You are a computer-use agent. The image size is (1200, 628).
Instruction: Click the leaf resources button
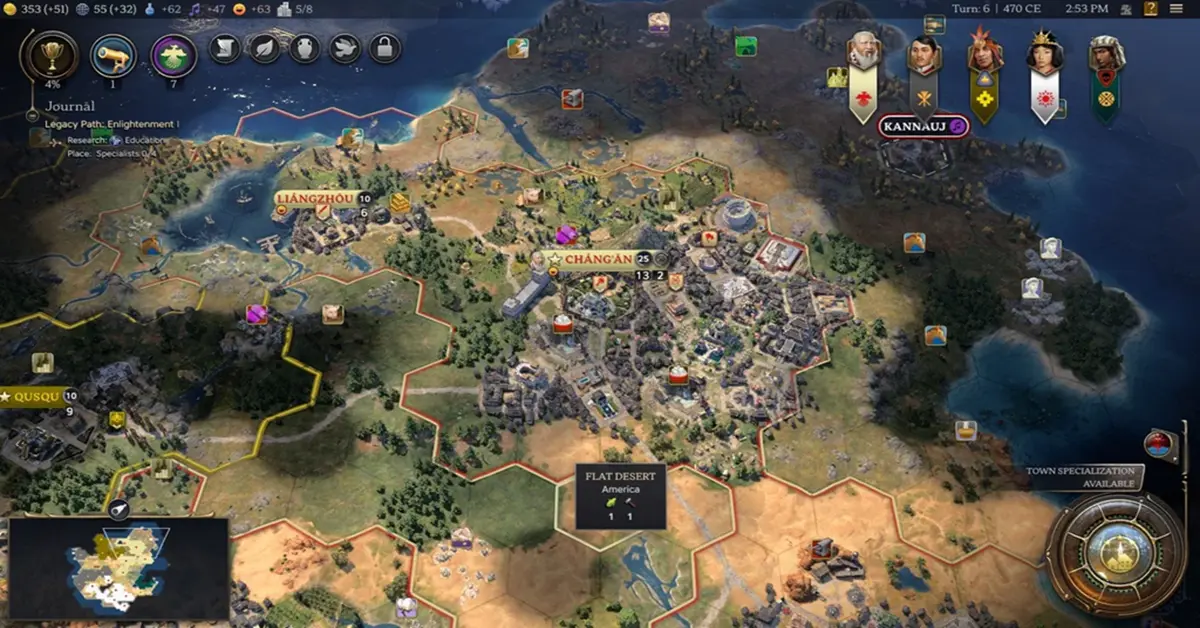click(x=264, y=47)
